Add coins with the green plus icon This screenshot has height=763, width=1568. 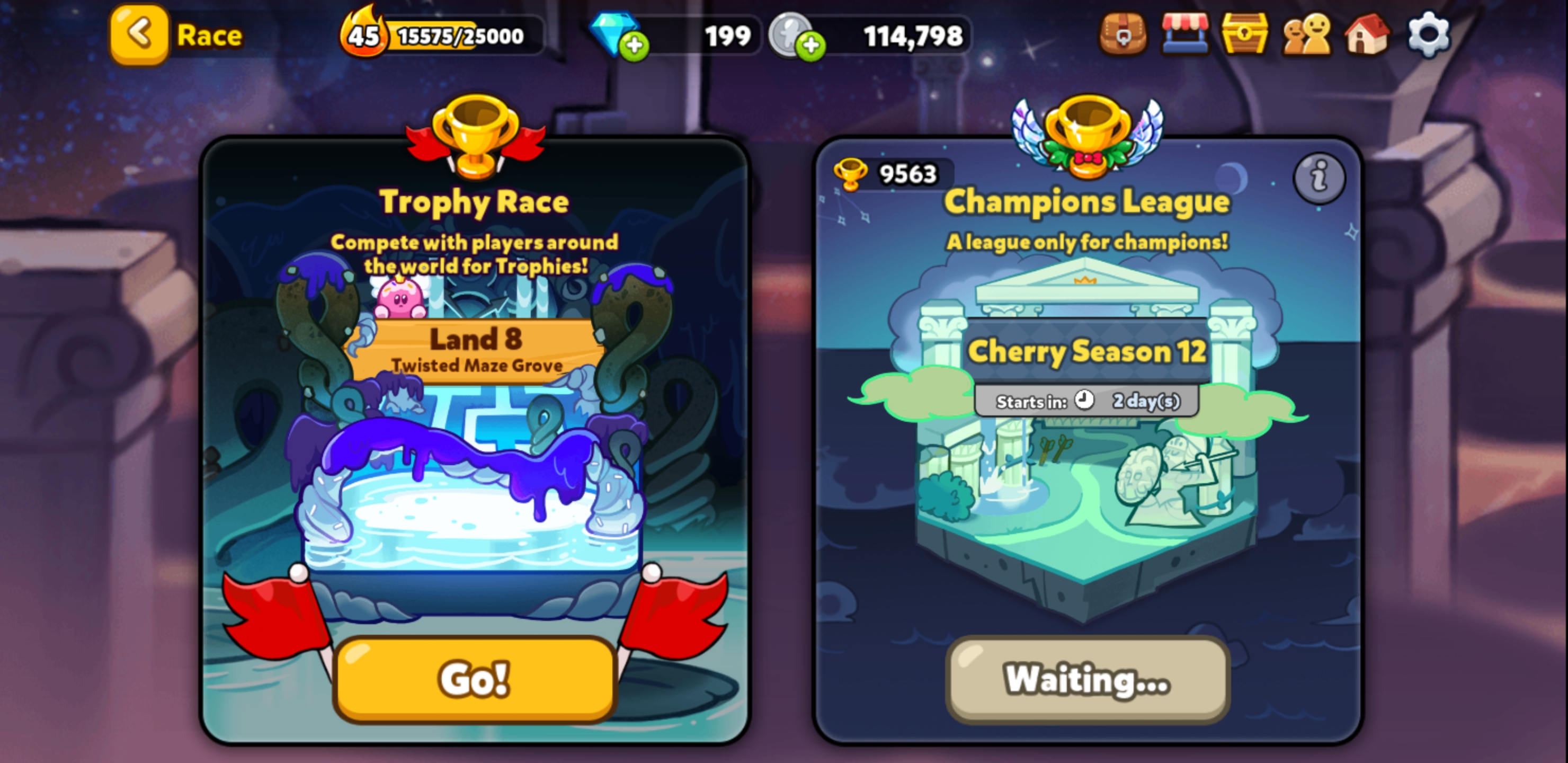pyautogui.click(x=812, y=46)
